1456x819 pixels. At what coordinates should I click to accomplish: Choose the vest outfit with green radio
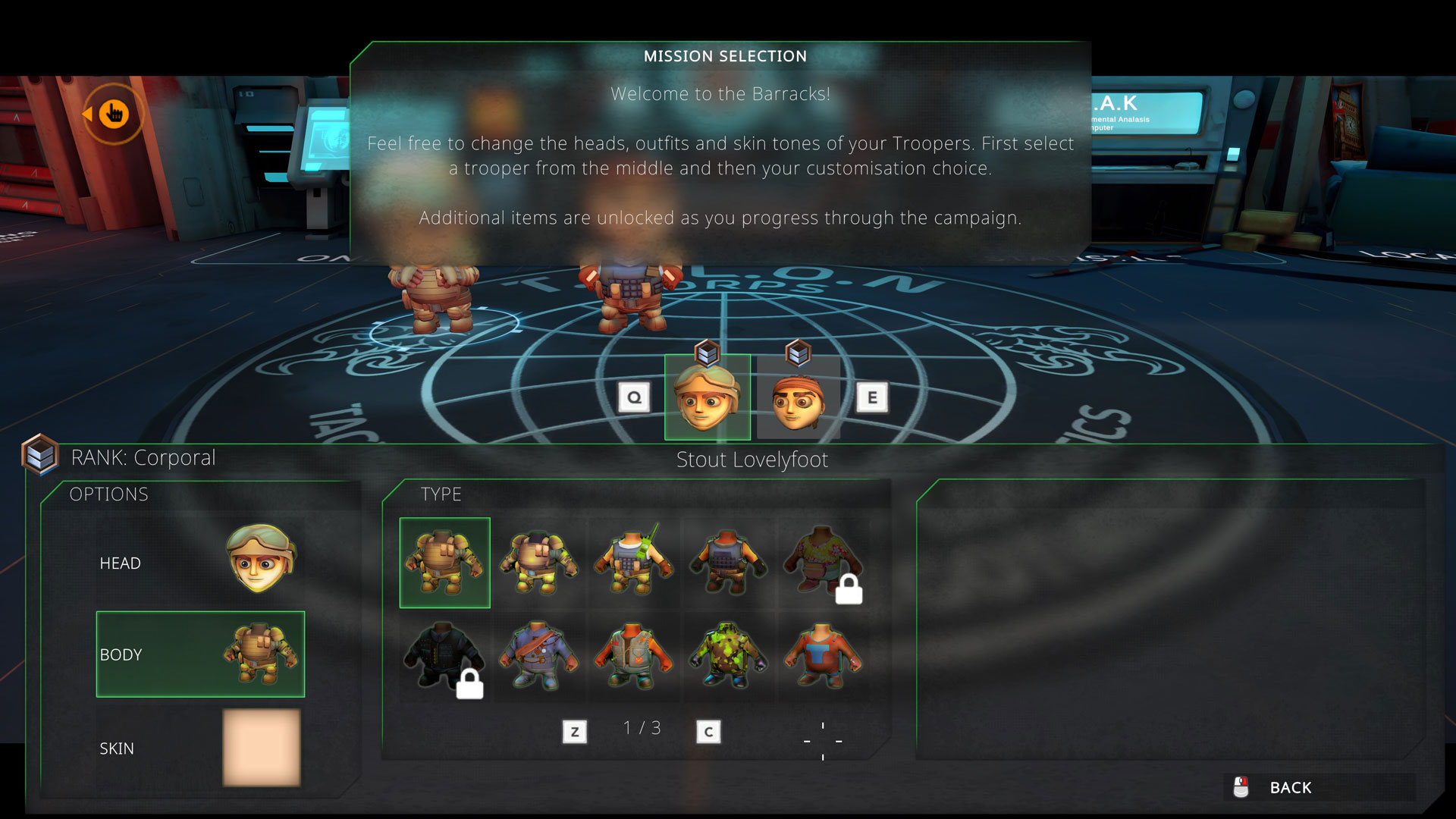(x=633, y=563)
